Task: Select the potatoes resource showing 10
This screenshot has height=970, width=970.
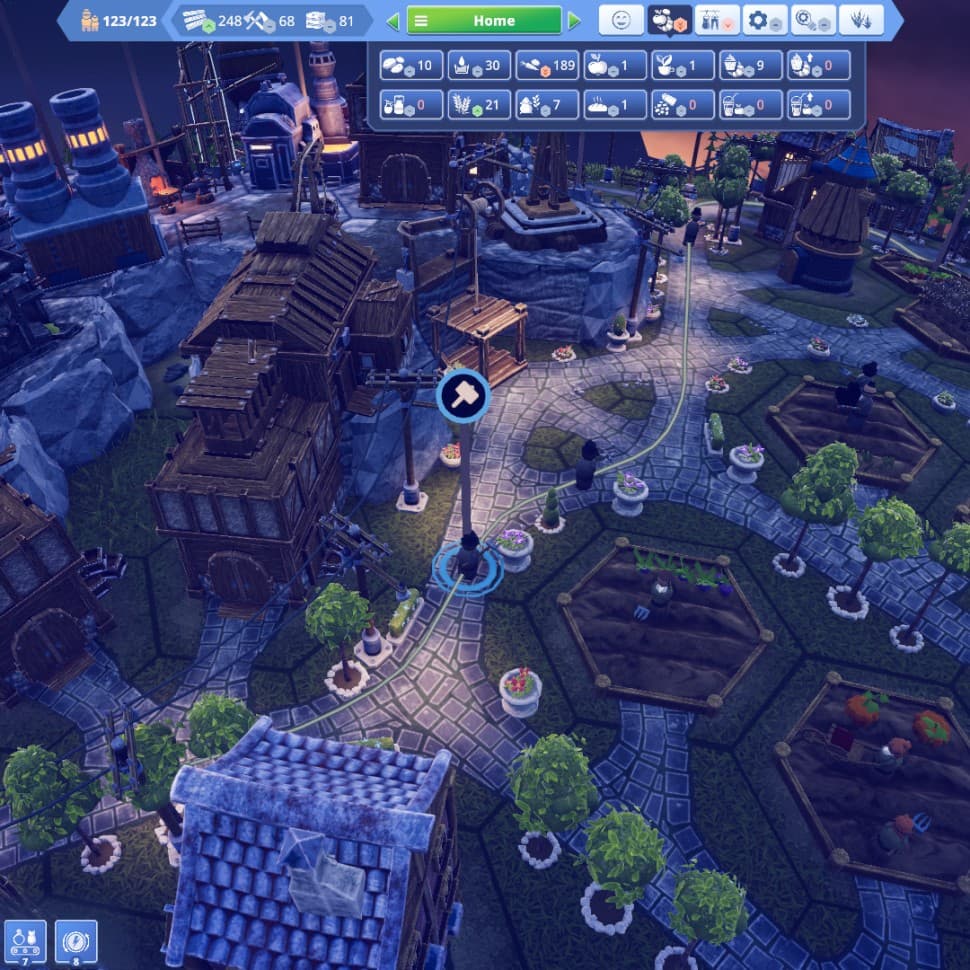Action: [x=412, y=66]
